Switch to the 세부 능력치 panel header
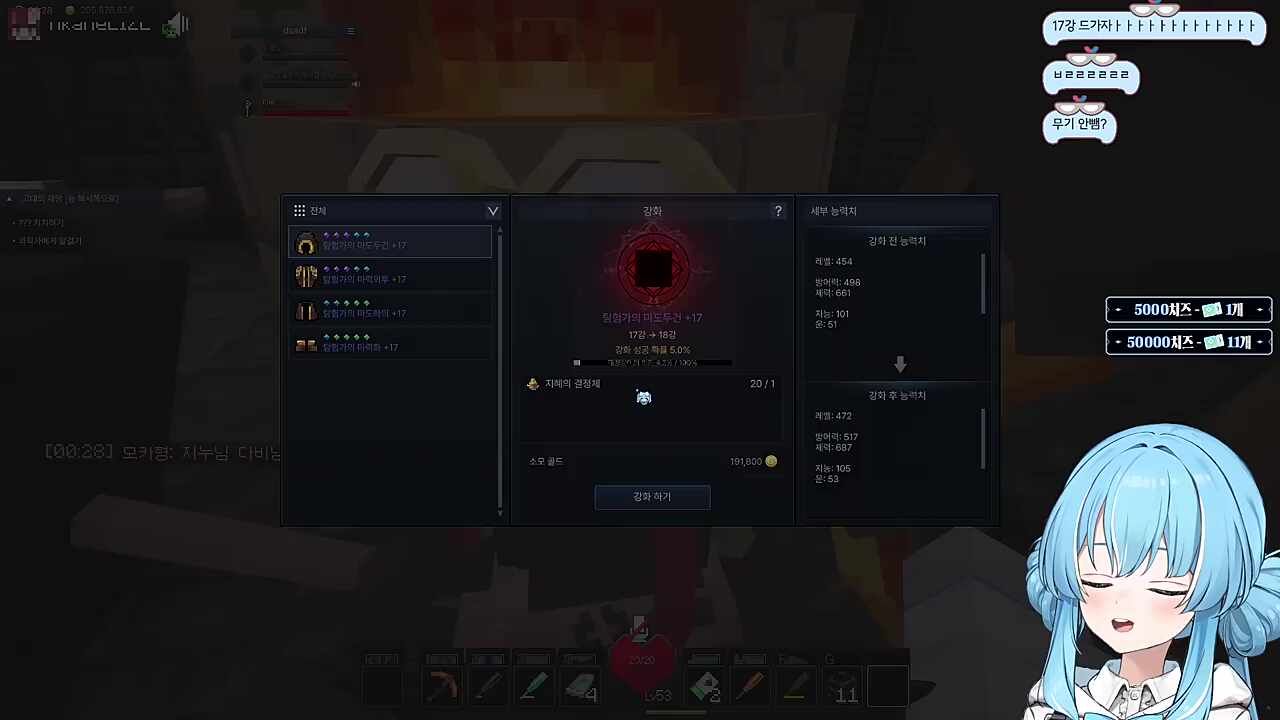Screen dimensions: 1280x720 click(x=833, y=210)
